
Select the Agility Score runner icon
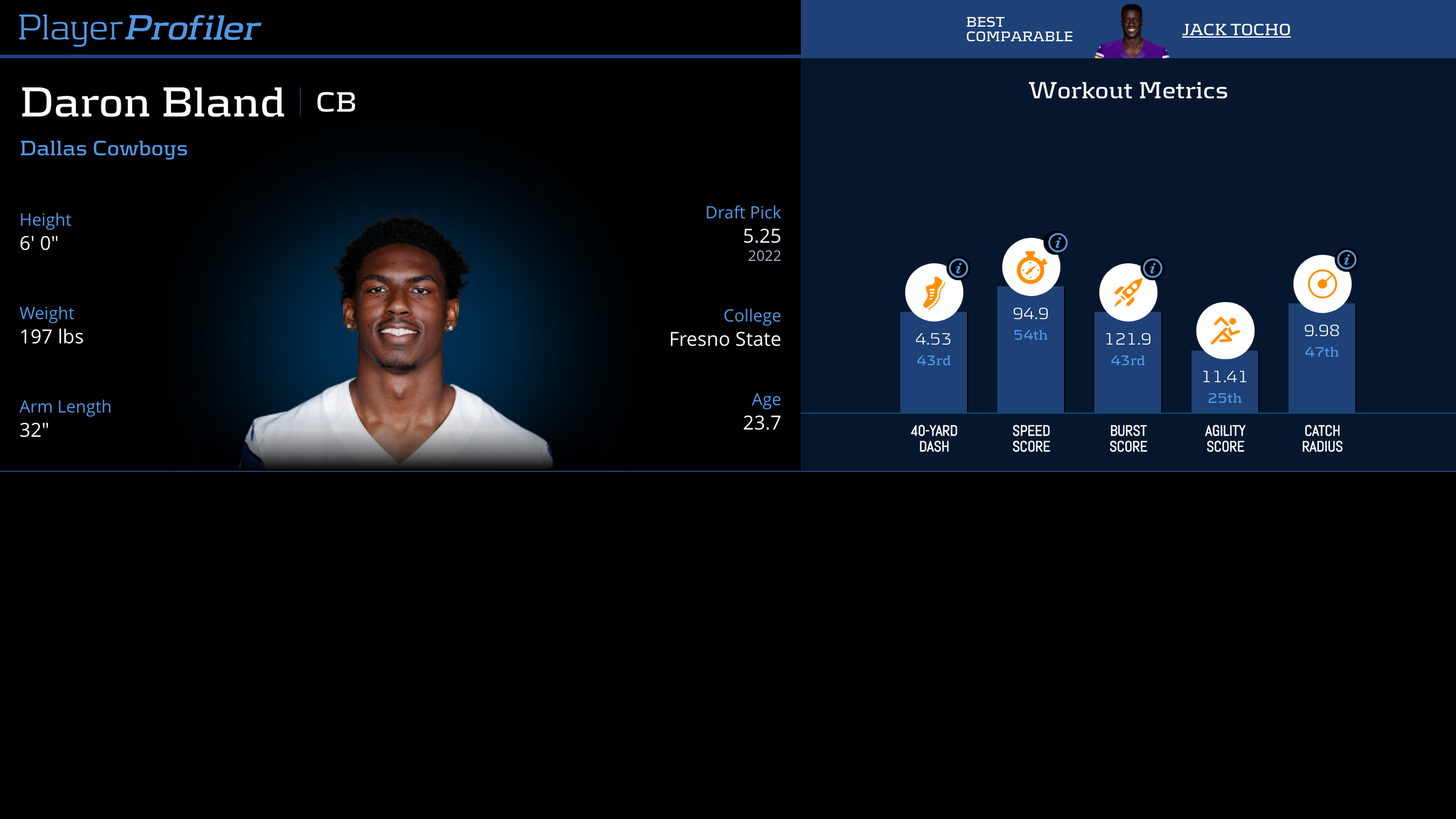pyautogui.click(x=1225, y=331)
